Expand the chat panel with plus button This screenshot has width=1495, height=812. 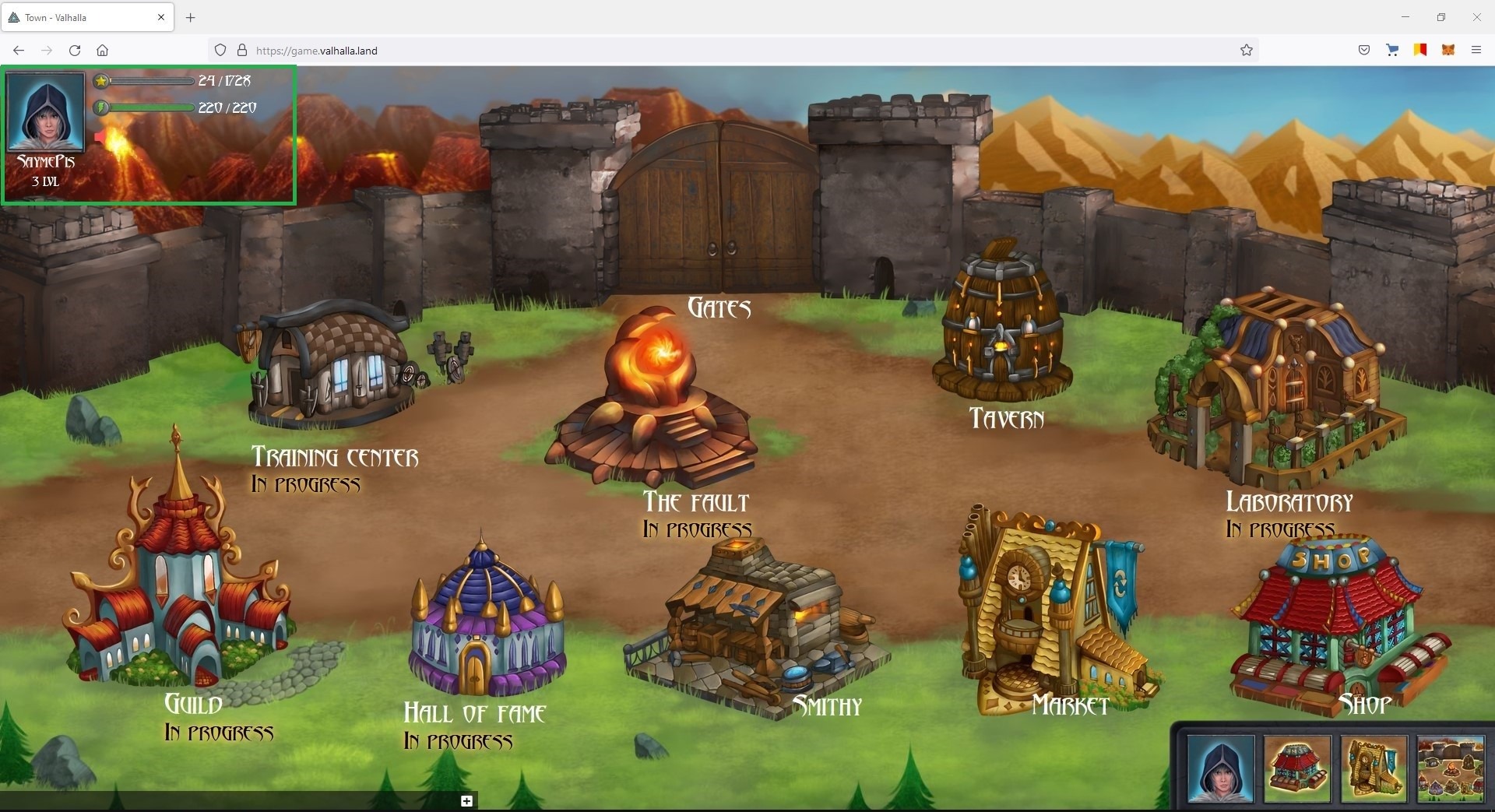[466, 801]
